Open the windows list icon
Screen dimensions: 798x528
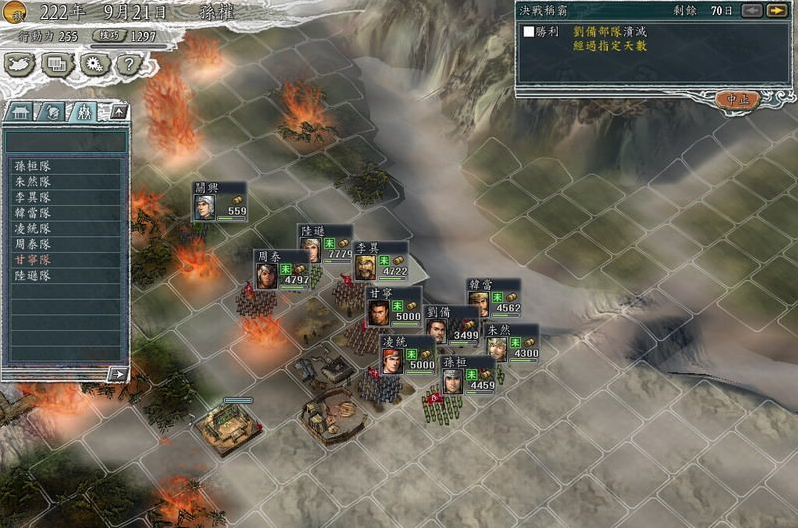coord(58,64)
